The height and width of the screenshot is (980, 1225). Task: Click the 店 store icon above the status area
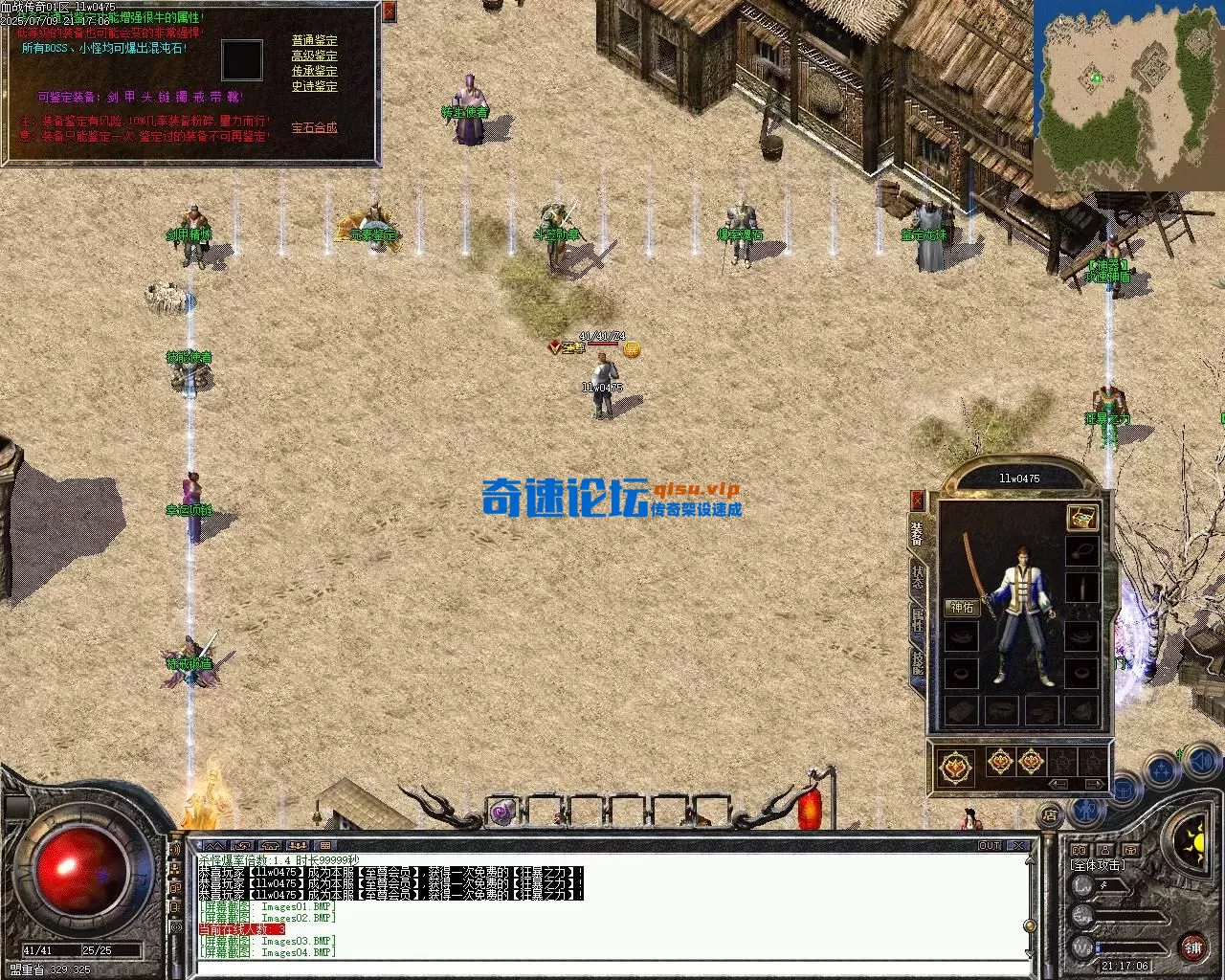[1050, 814]
